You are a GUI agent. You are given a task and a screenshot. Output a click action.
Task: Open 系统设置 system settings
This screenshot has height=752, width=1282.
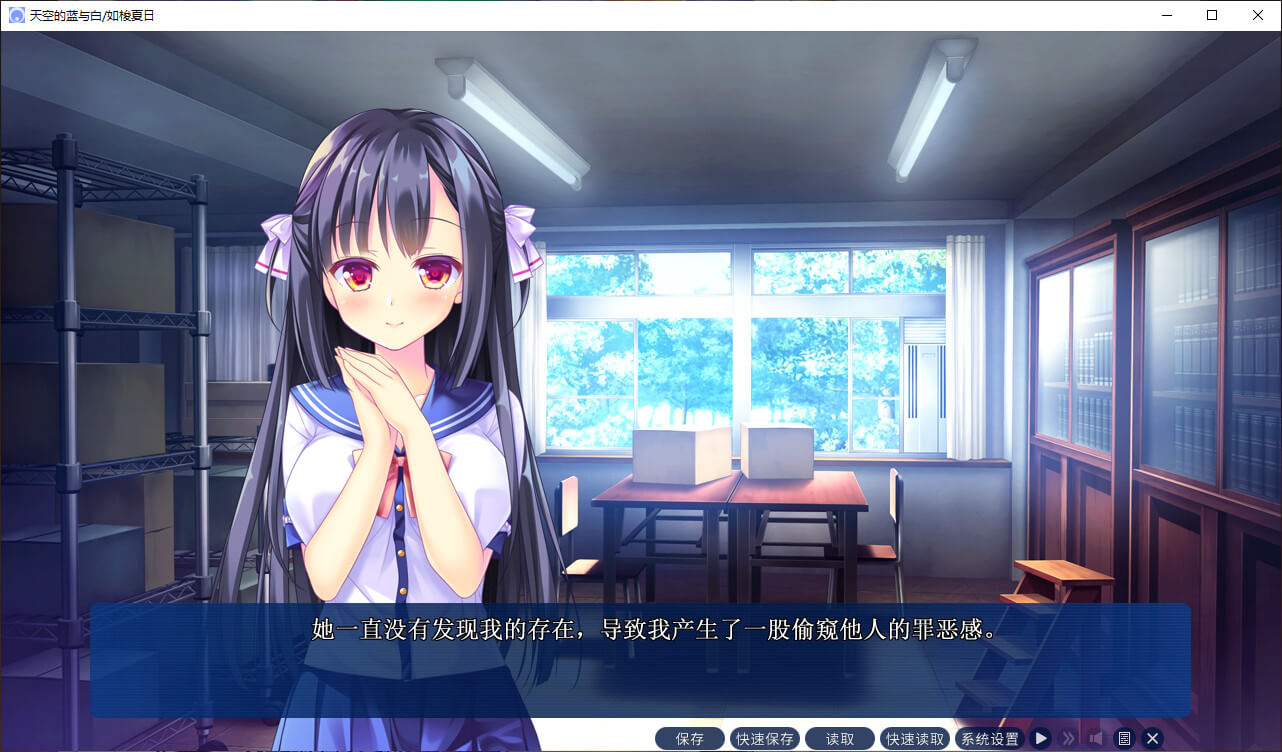click(989, 739)
